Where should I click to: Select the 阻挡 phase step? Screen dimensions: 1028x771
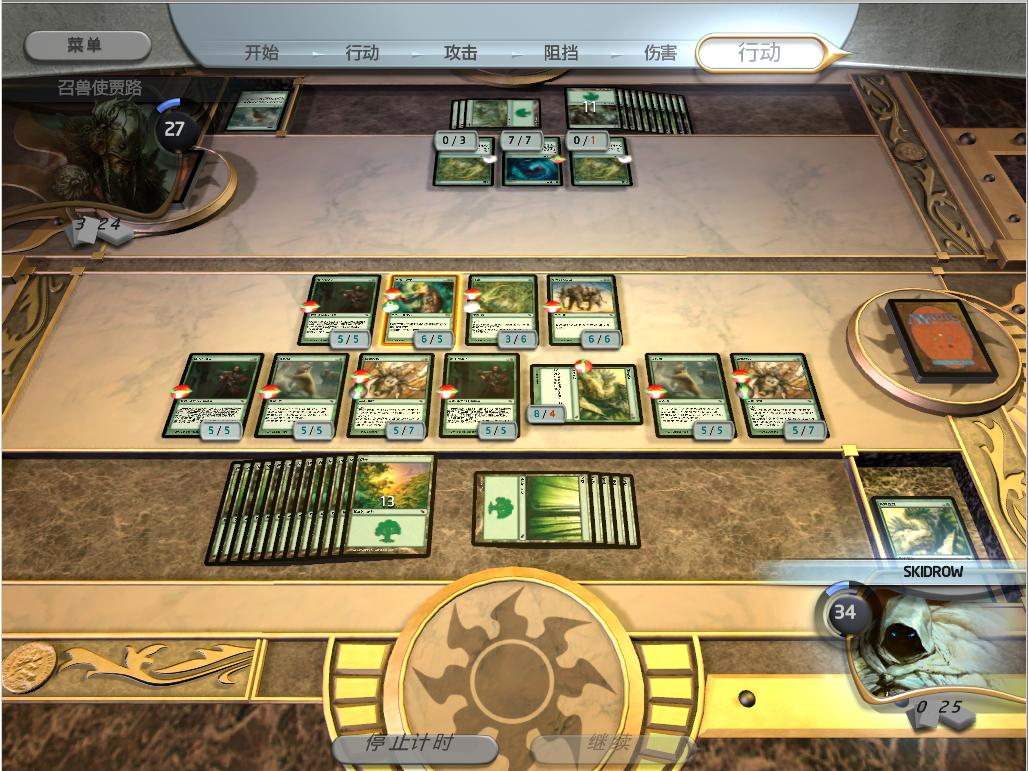pos(561,53)
